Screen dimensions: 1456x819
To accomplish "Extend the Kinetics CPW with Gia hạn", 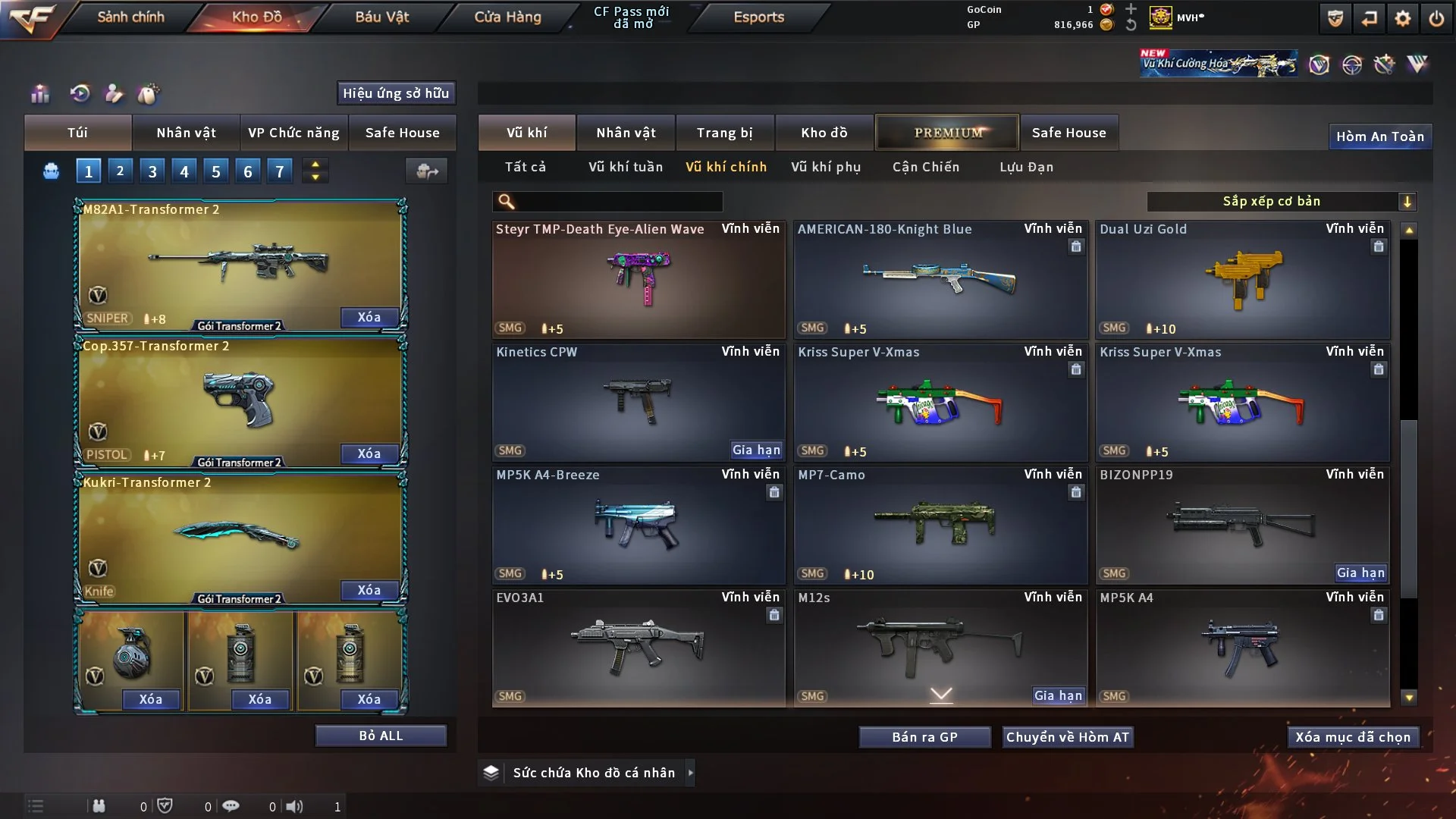I will pyautogui.click(x=756, y=450).
